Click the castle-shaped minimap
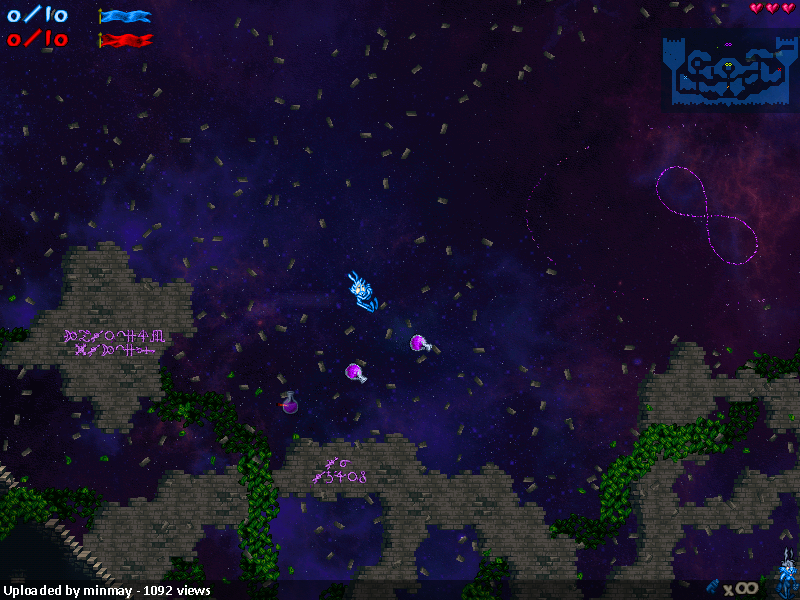 [x=728, y=72]
